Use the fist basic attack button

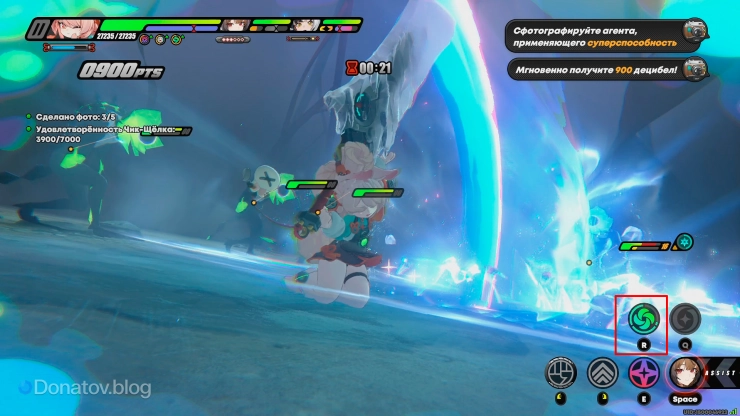click(x=561, y=373)
